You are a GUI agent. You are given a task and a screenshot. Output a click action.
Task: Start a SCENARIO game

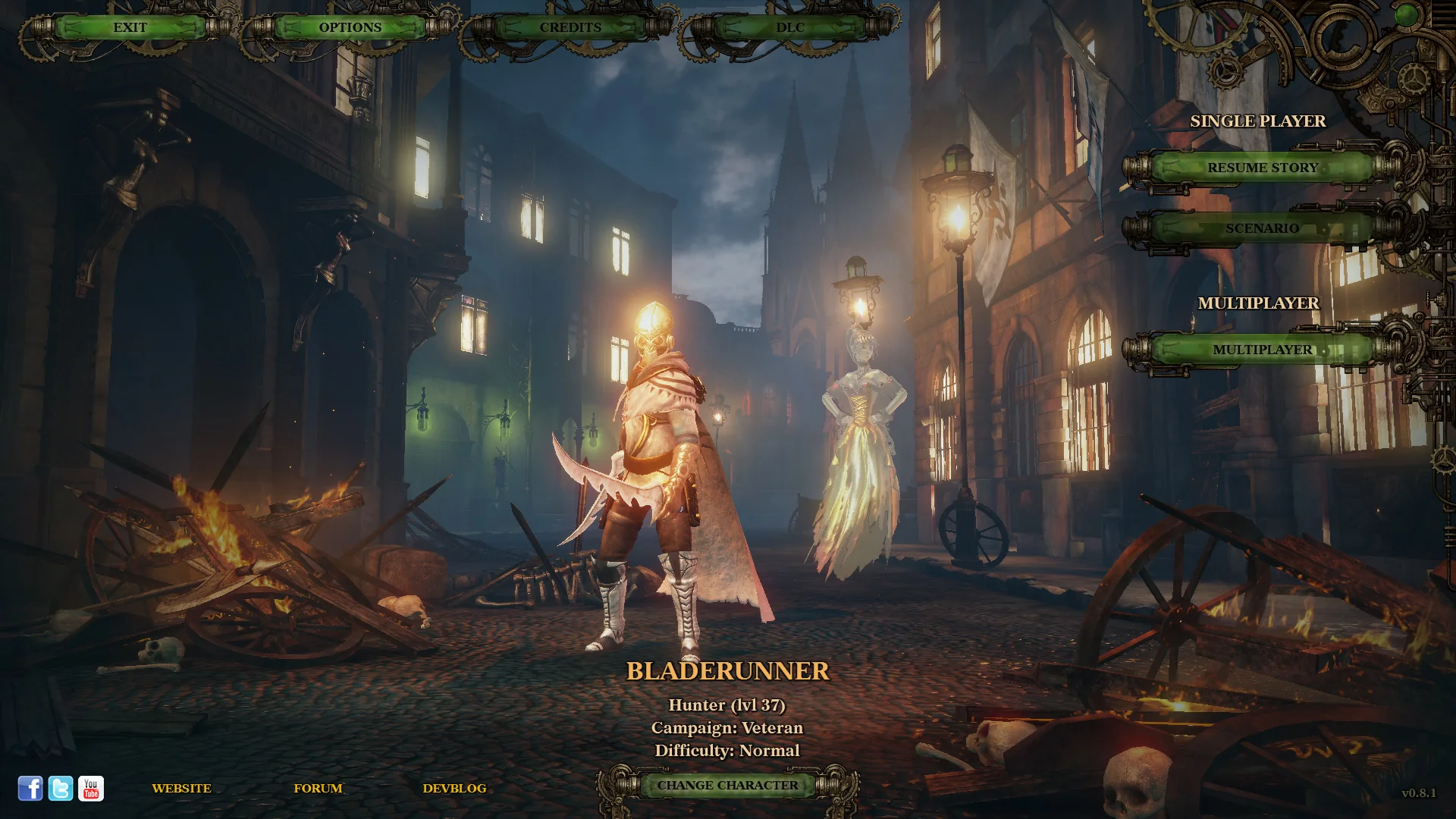1263,227
